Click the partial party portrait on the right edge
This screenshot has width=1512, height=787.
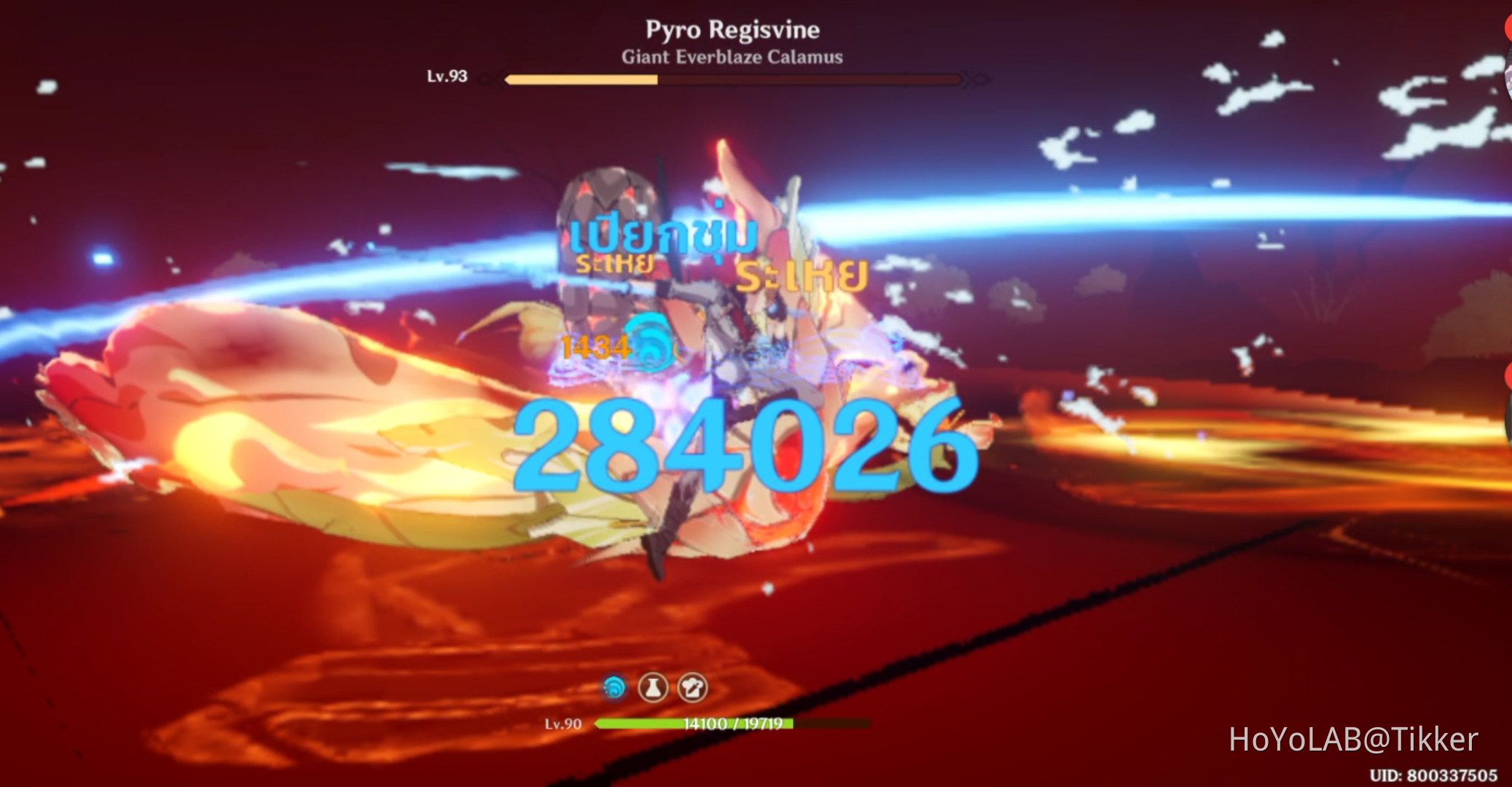coord(1507,423)
